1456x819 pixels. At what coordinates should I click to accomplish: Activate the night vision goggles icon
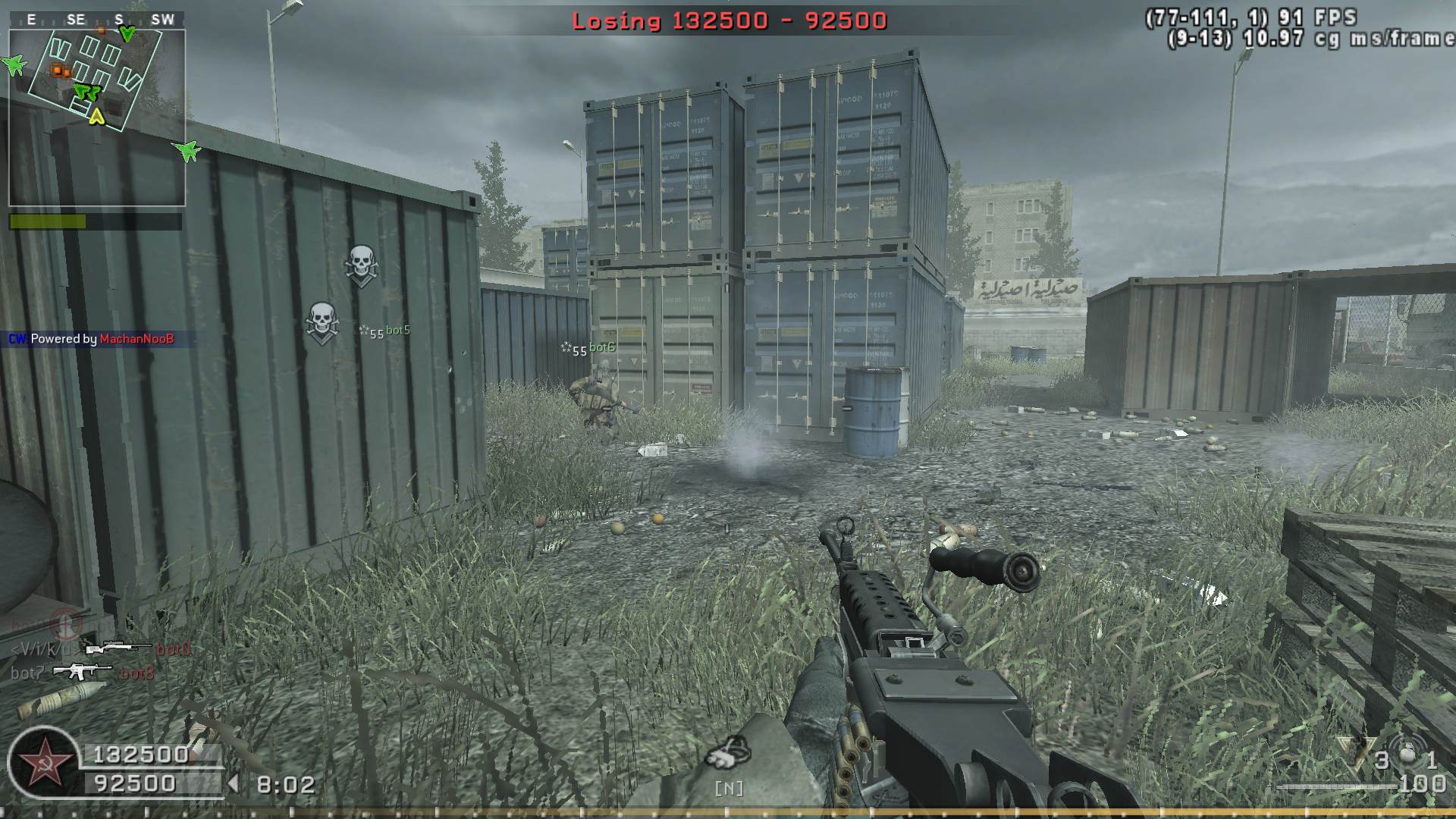click(x=727, y=753)
